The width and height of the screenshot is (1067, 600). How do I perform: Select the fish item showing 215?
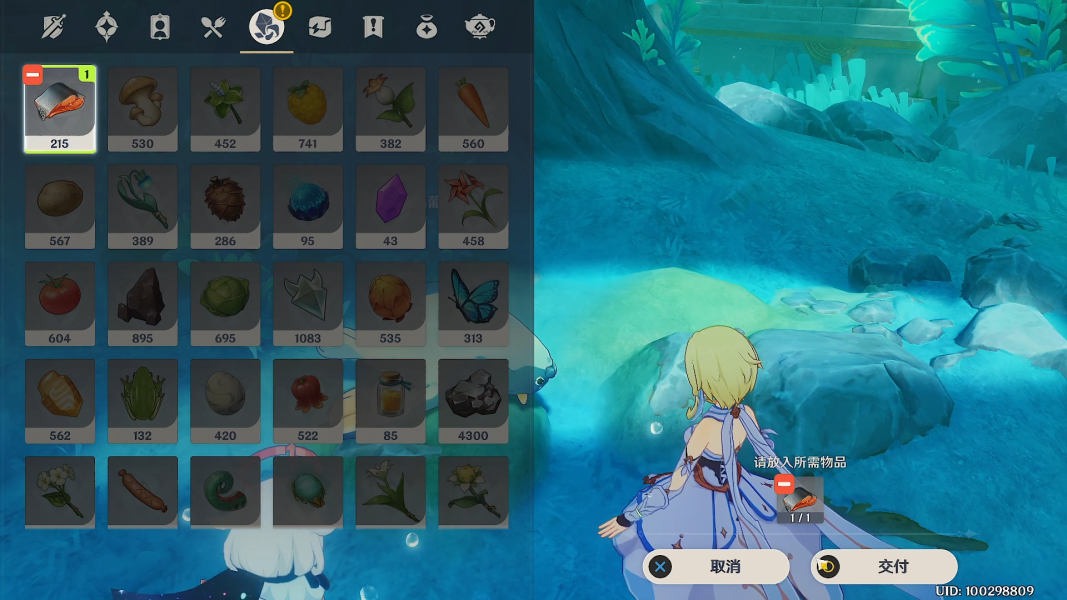point(59,109)
